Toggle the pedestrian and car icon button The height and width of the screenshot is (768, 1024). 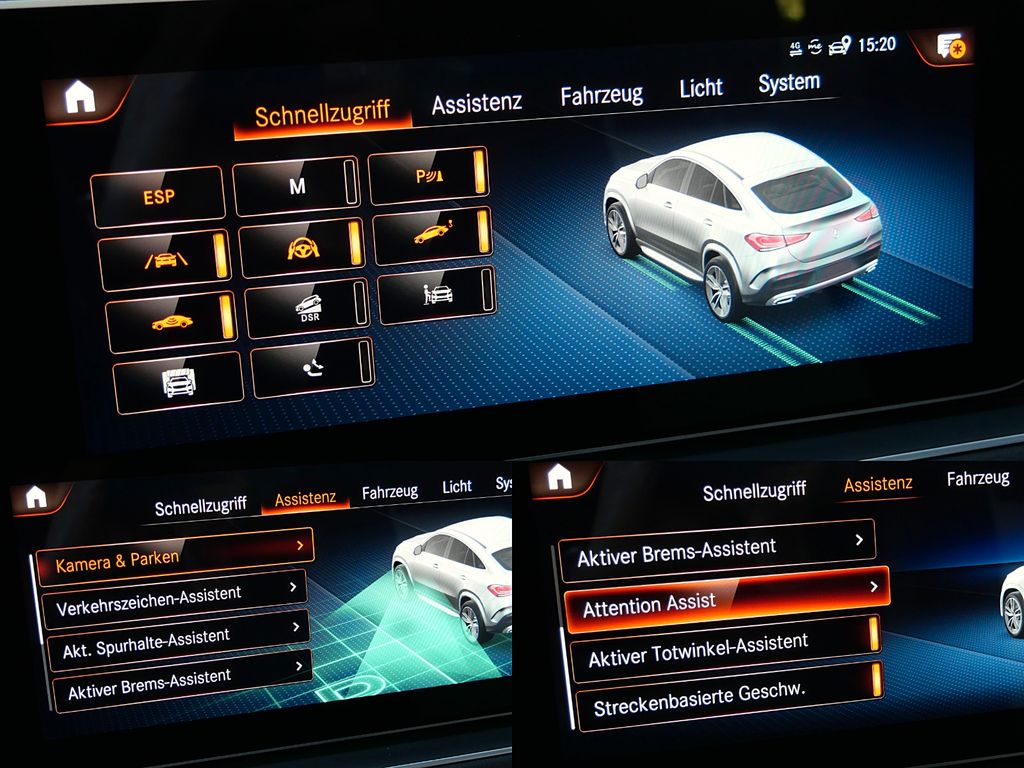click(x=437, y=295)
